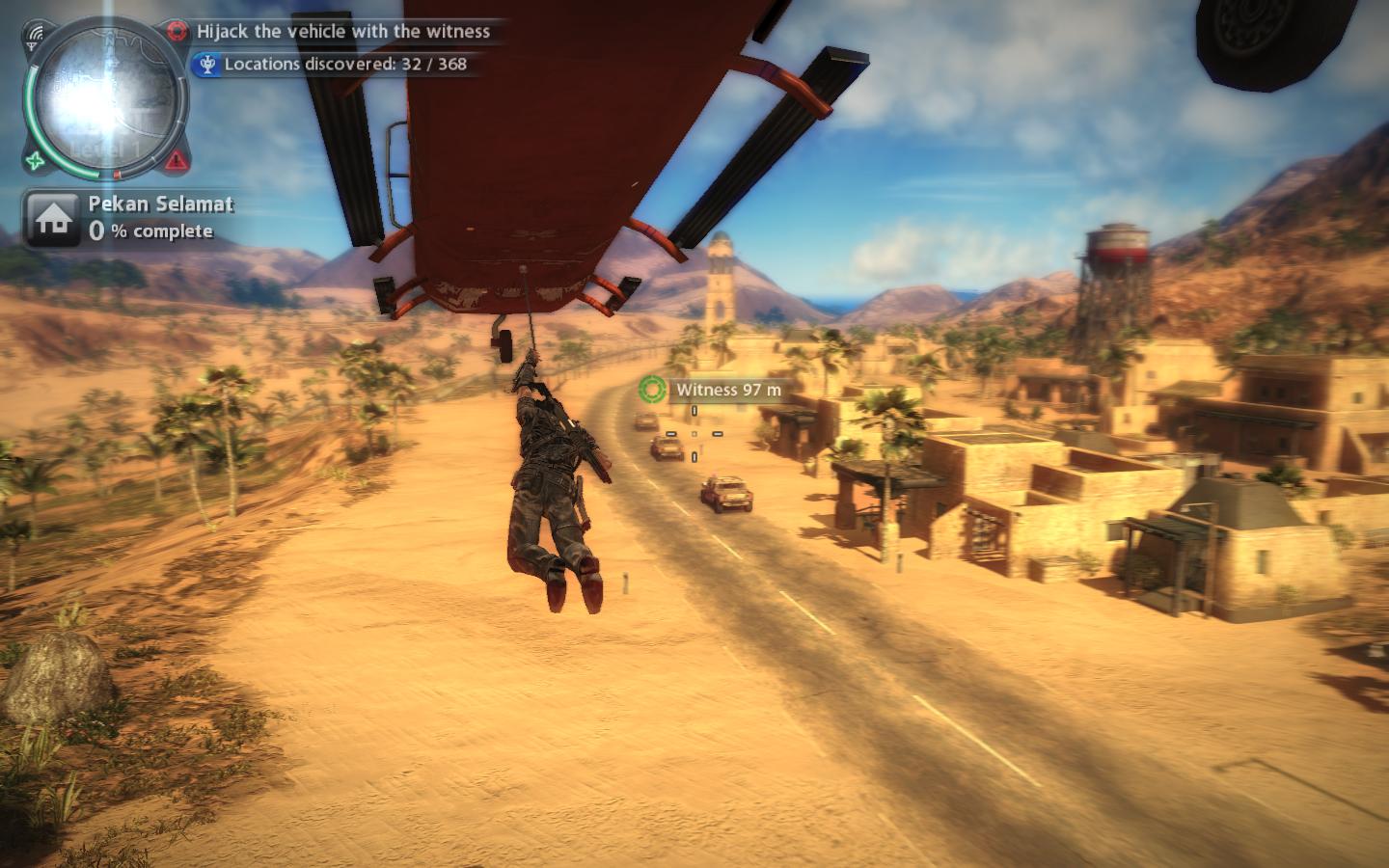1389x868 pixels.
Task: Open the Locations discovered tracker
Action: tap(344, 64)
